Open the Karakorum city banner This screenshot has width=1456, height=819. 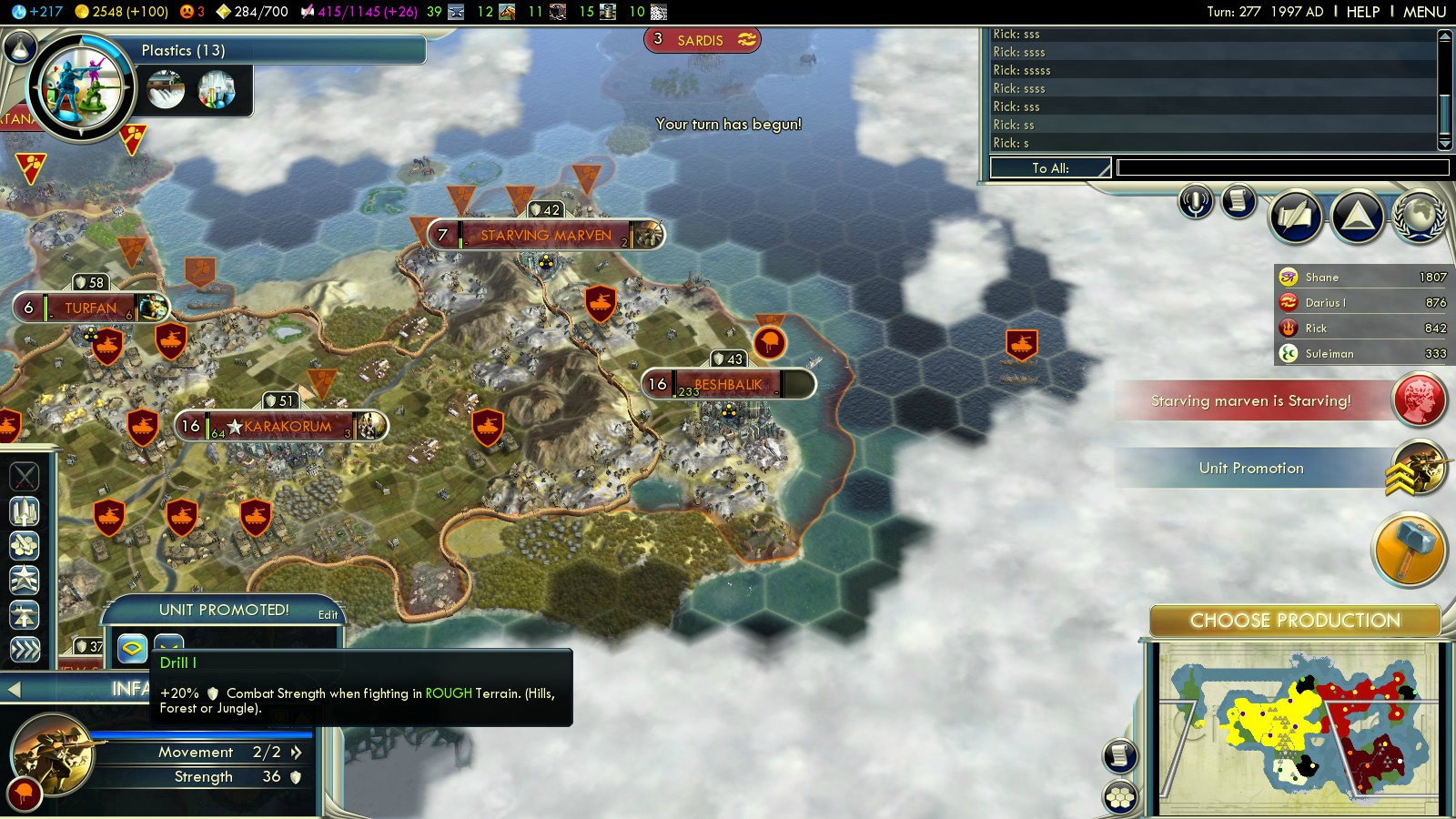(x=287, y=426)
